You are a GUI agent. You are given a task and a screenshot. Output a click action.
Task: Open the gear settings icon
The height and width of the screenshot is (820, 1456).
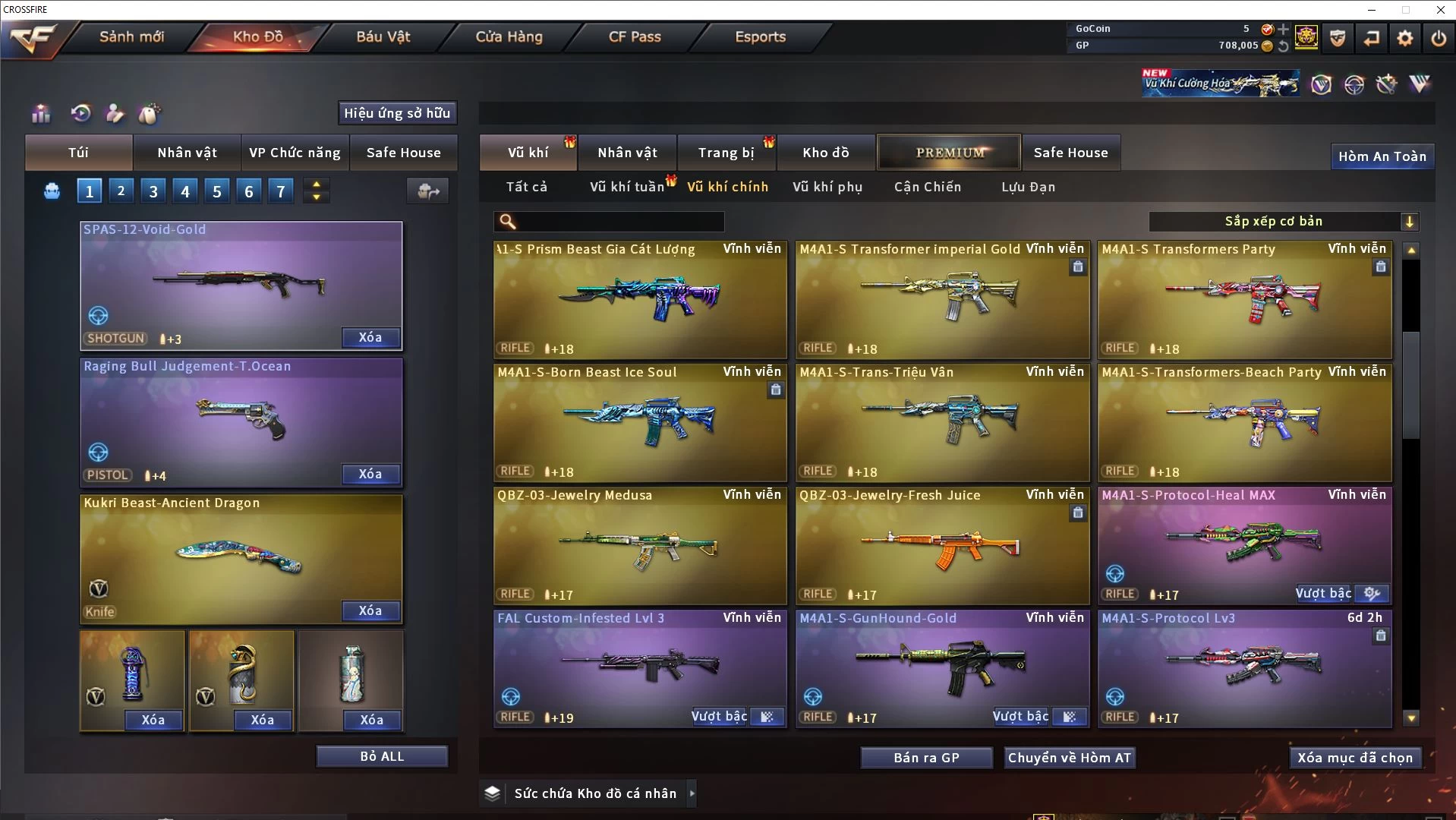point(1404,38)
